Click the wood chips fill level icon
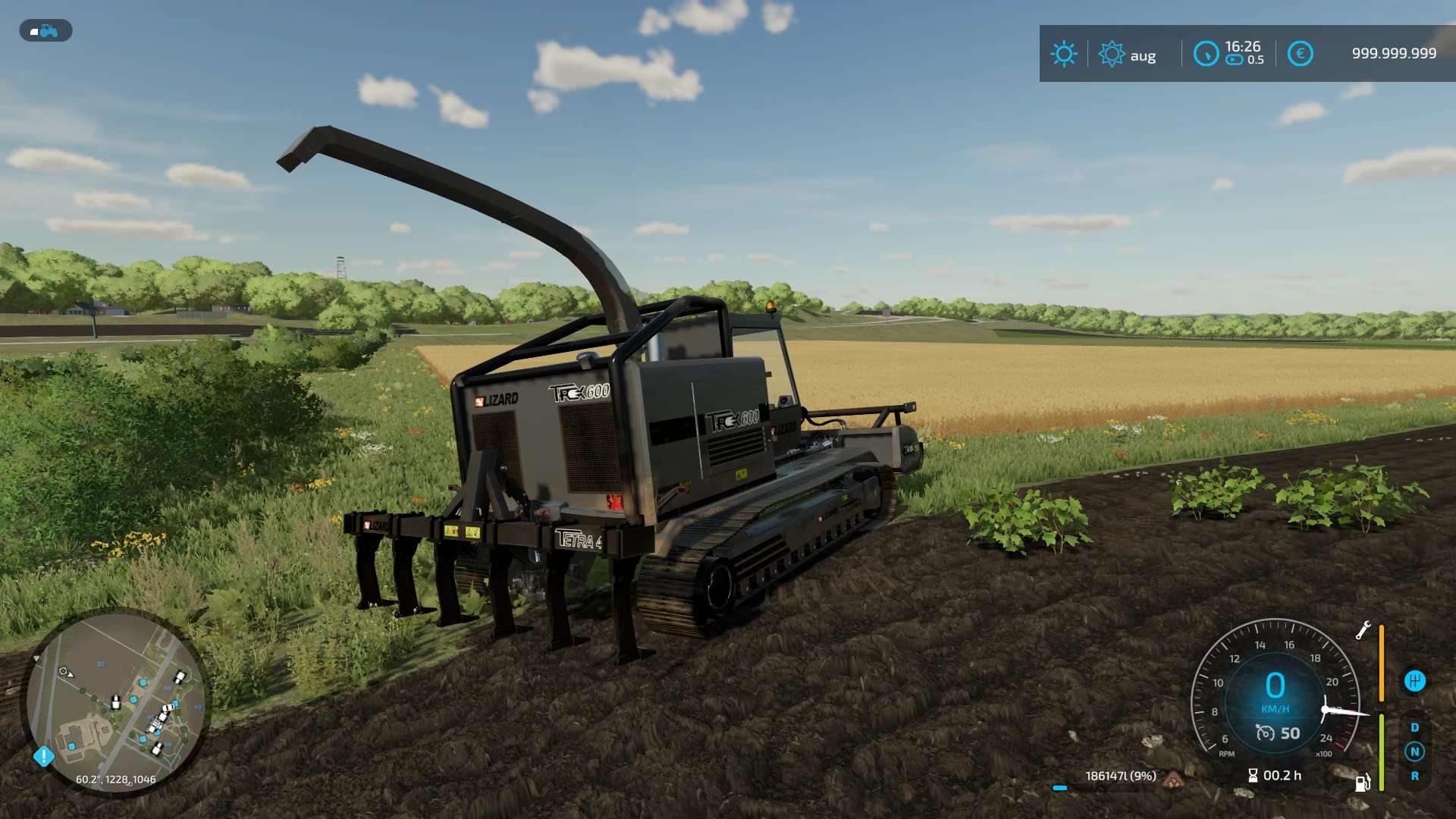Viewport: 1456px width, 819px height. point(1174,778)
